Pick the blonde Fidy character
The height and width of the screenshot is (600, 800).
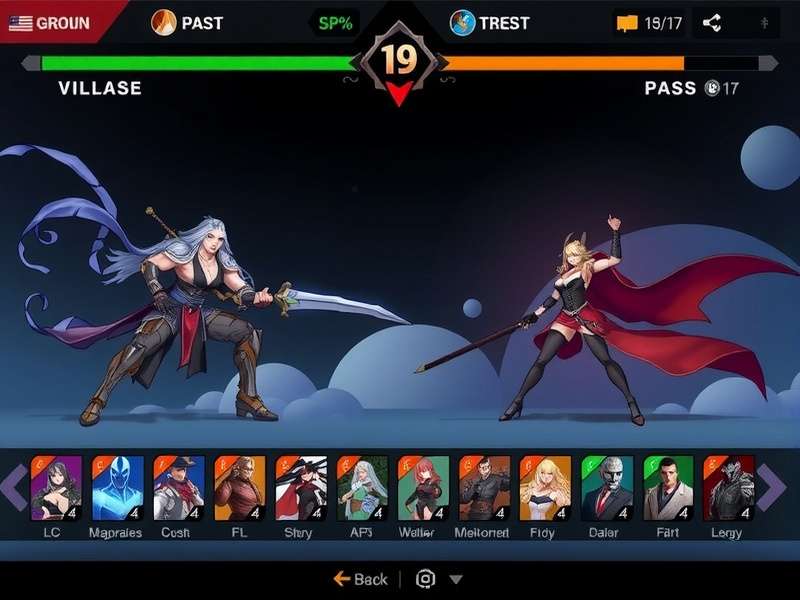click(545, 488)
